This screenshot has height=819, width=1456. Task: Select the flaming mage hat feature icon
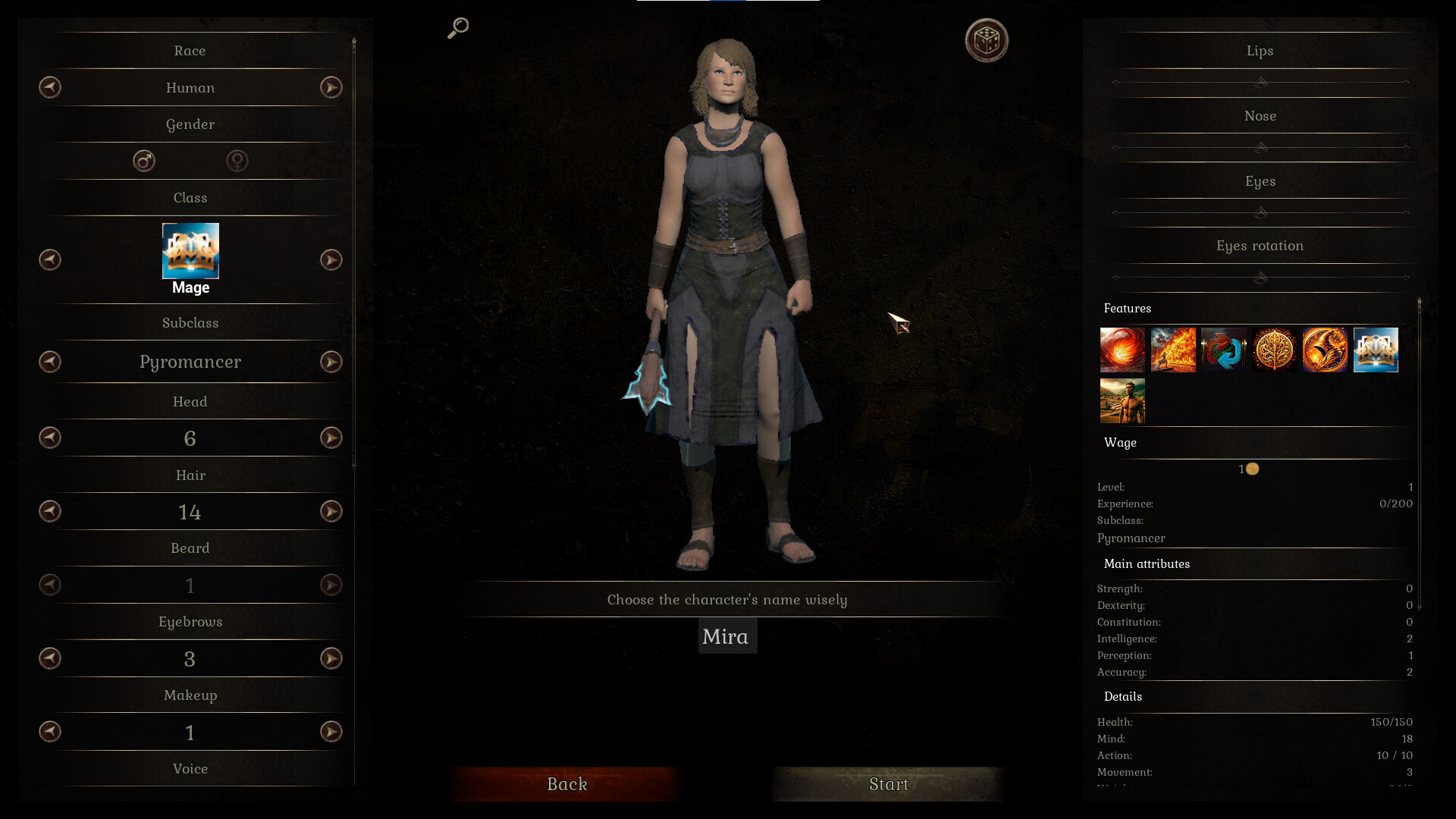point(1326,350)
